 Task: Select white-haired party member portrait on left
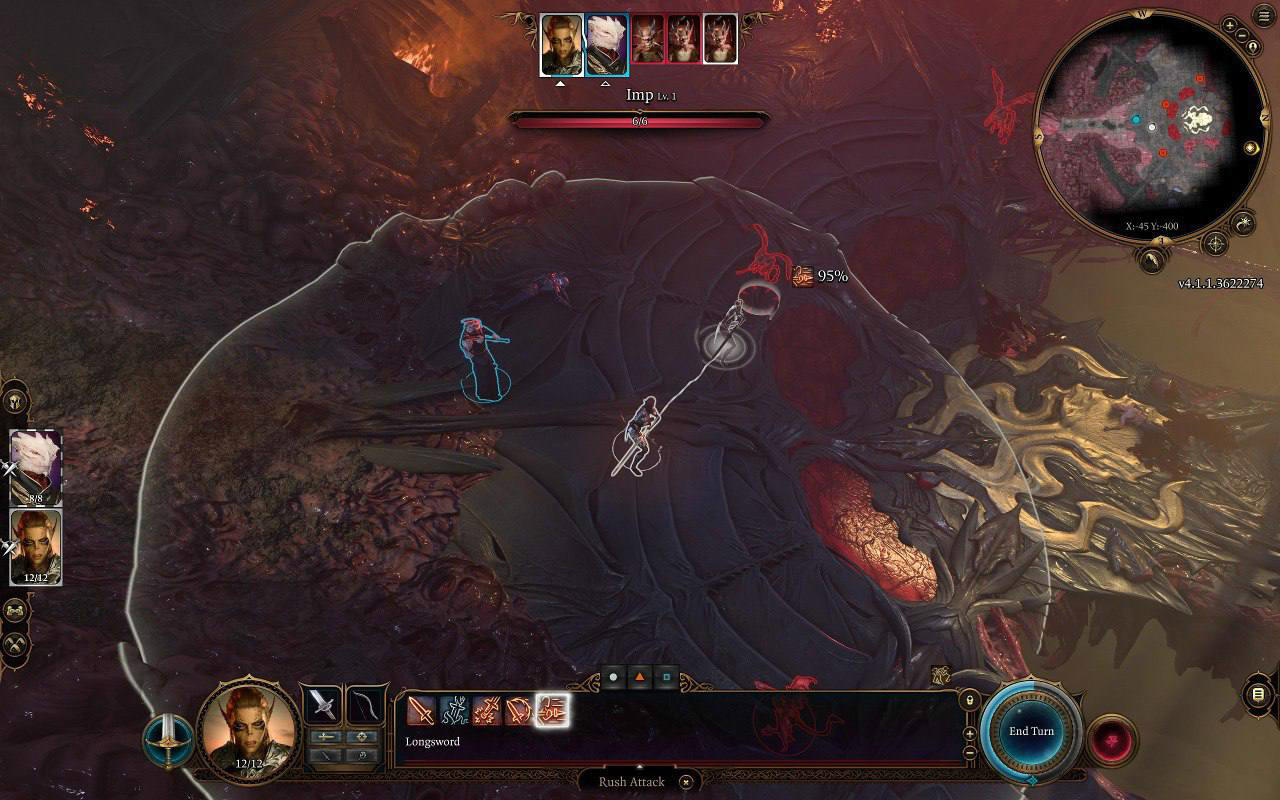(36, 468)
